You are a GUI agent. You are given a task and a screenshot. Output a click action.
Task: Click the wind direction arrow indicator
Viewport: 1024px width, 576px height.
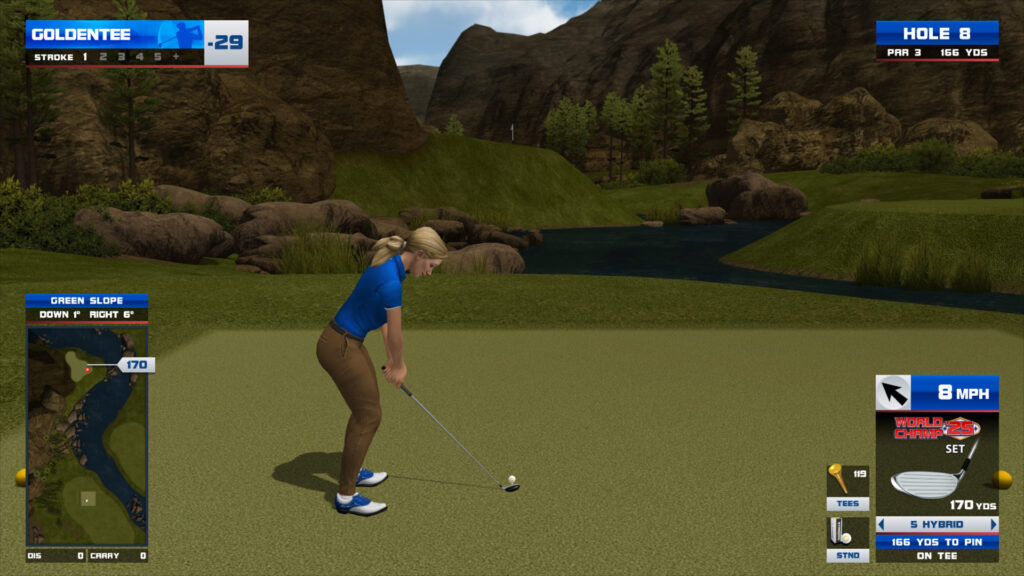[893, 392]
